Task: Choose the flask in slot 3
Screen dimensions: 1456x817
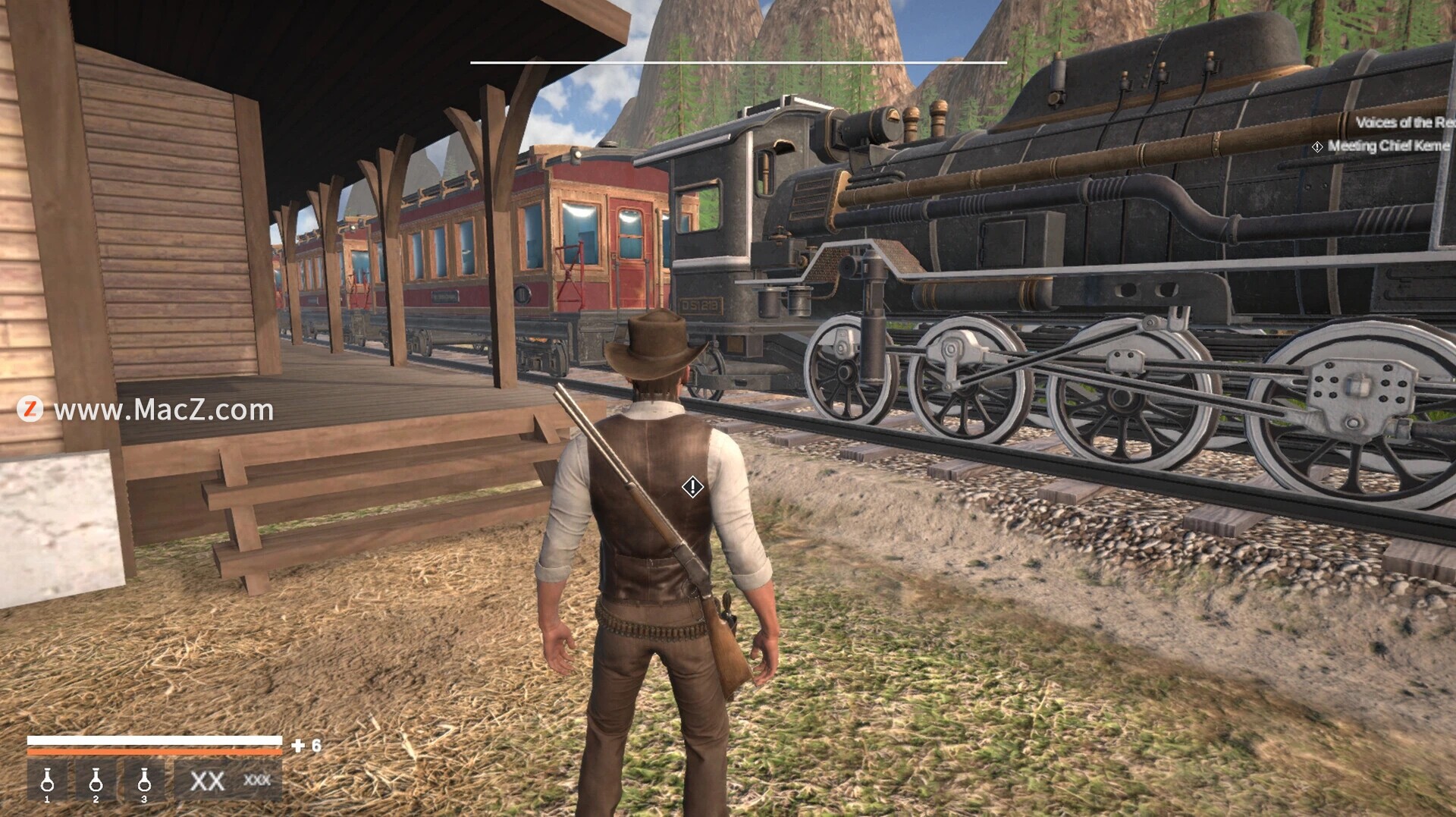Action: pyautogui.click(x=144, y=781)
